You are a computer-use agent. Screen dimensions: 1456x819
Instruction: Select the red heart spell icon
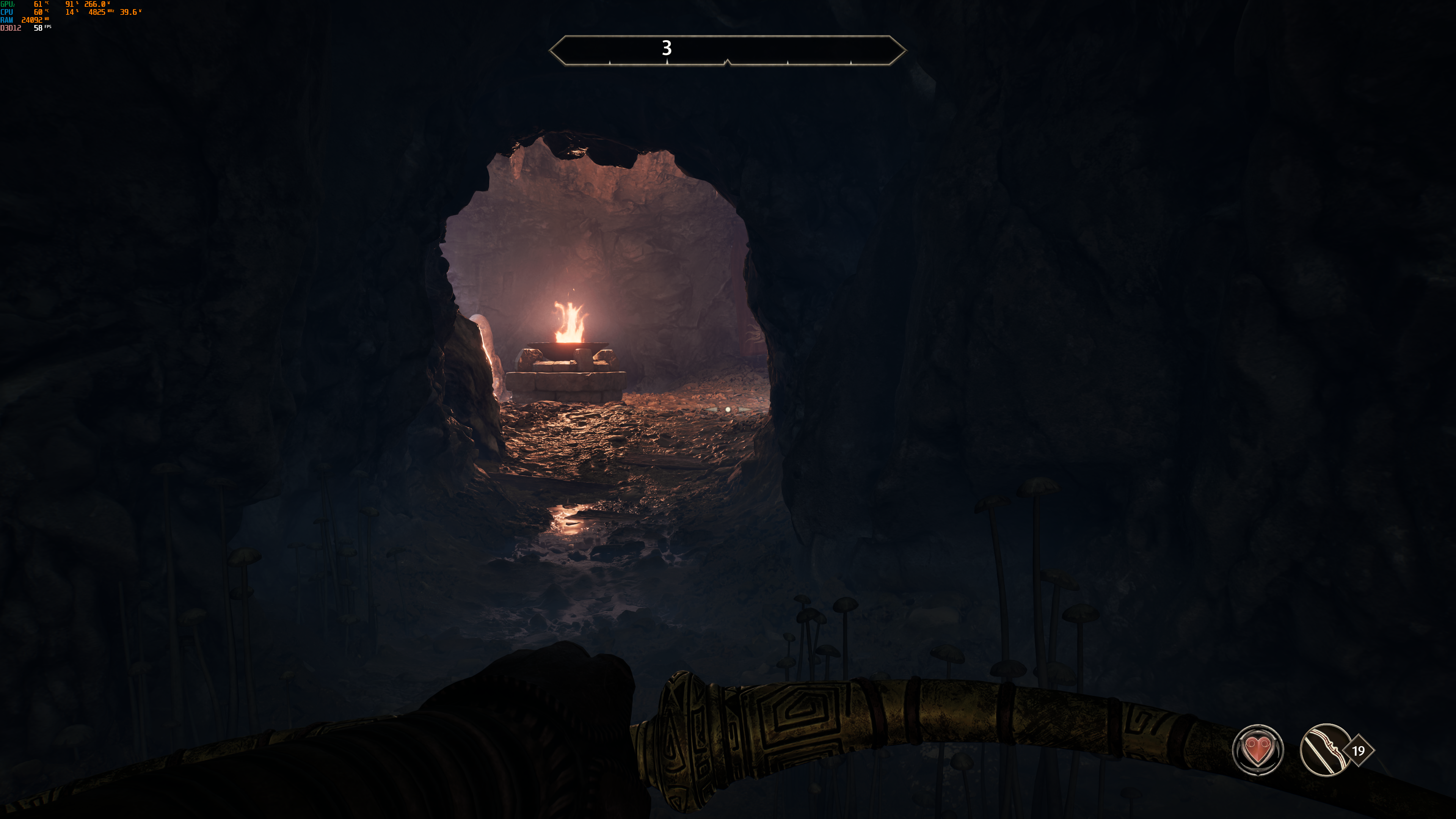(x=1257, y=750)
